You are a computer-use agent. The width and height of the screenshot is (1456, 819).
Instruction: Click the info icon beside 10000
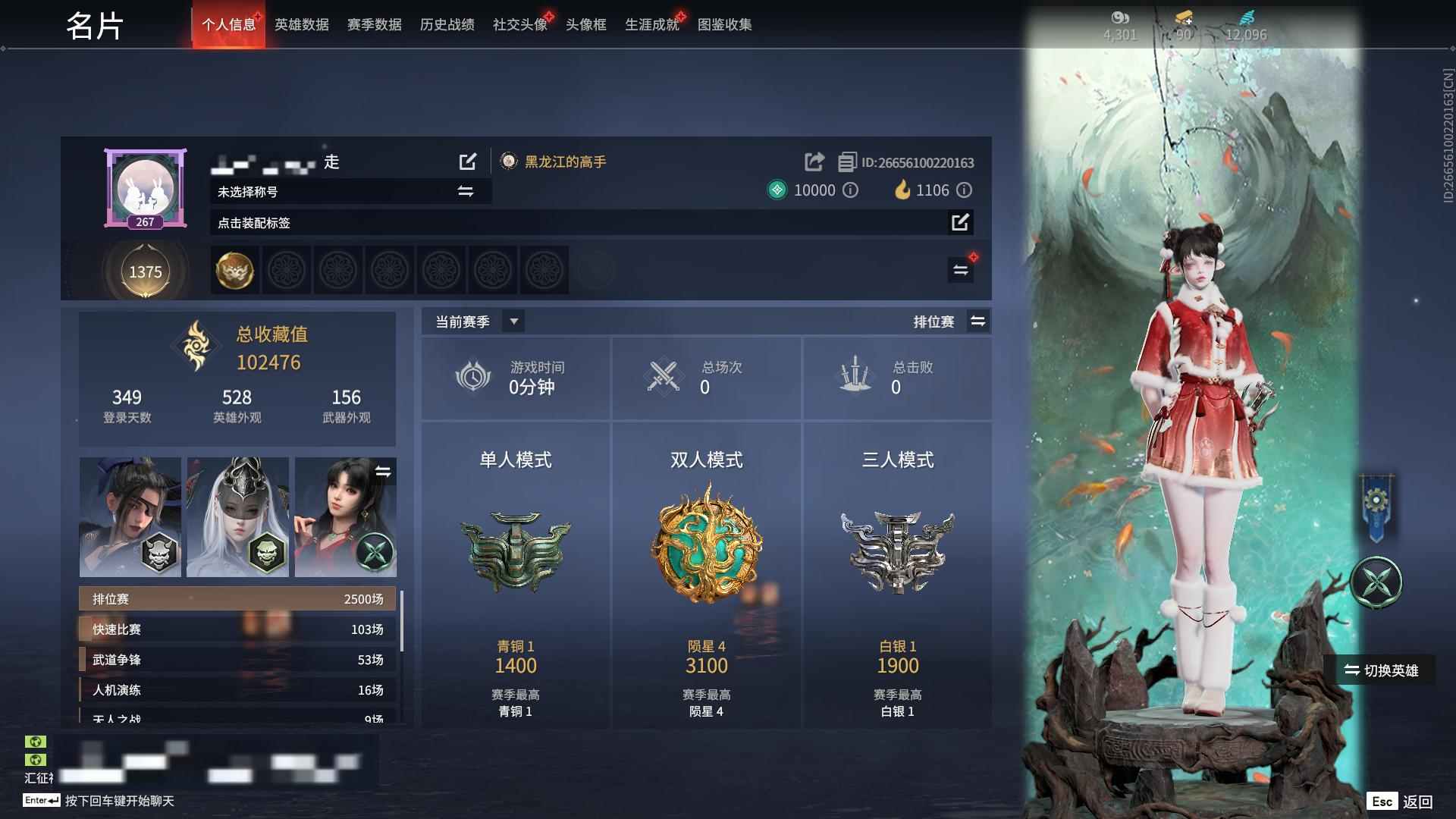(850, 190)
